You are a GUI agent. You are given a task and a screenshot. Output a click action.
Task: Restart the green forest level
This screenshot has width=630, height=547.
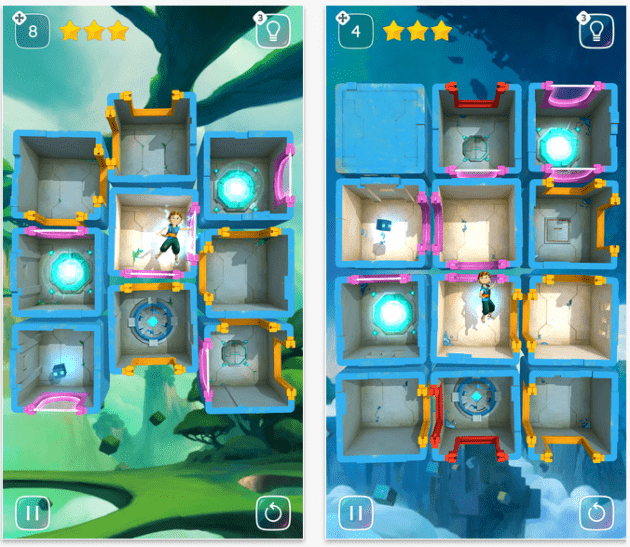(272, 514)
